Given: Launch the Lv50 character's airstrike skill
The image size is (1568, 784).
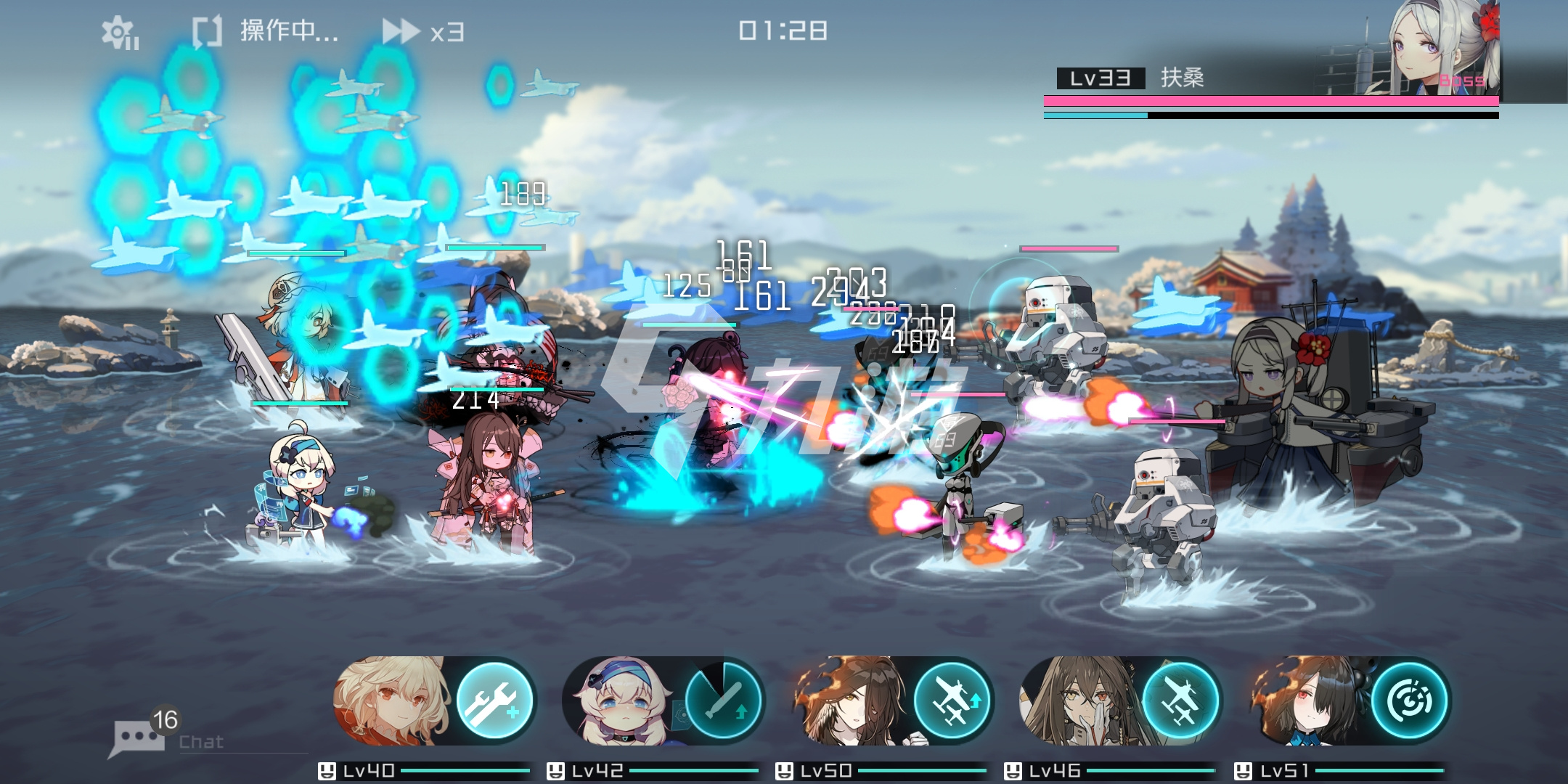Looking at the screenshot, I should 952,700.
